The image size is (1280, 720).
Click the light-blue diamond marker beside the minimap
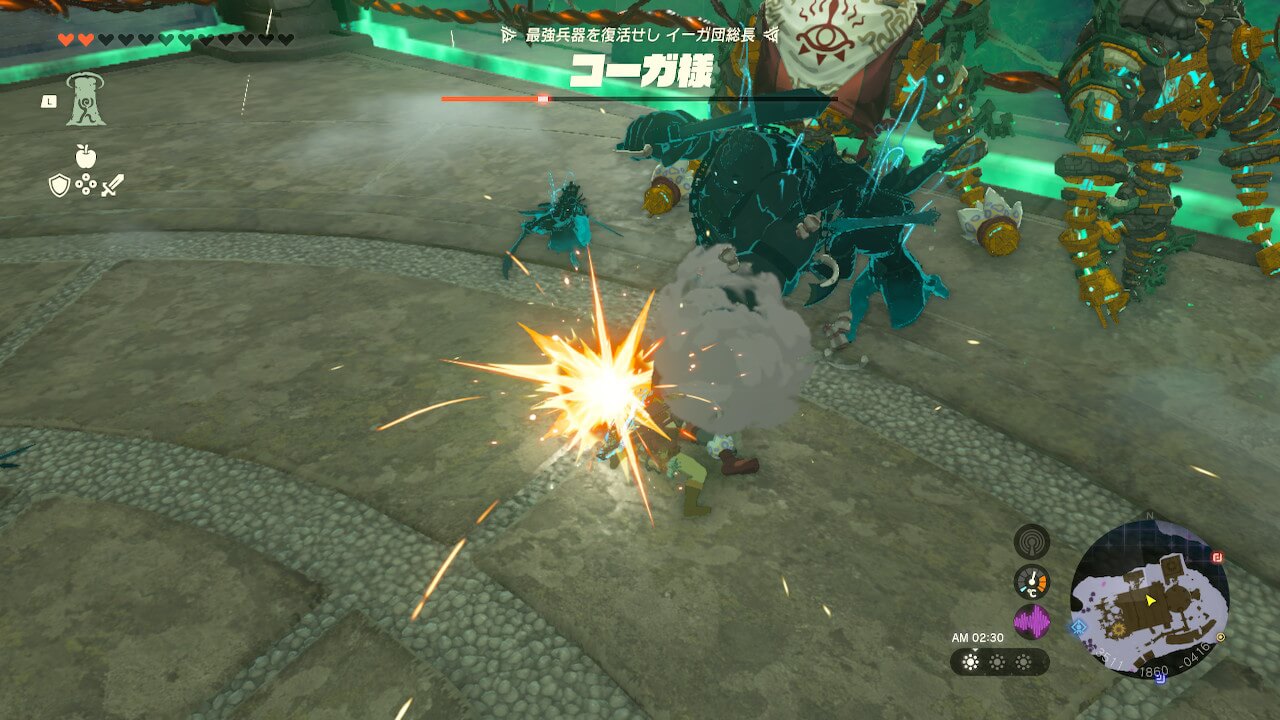(x=1077, y=628)
